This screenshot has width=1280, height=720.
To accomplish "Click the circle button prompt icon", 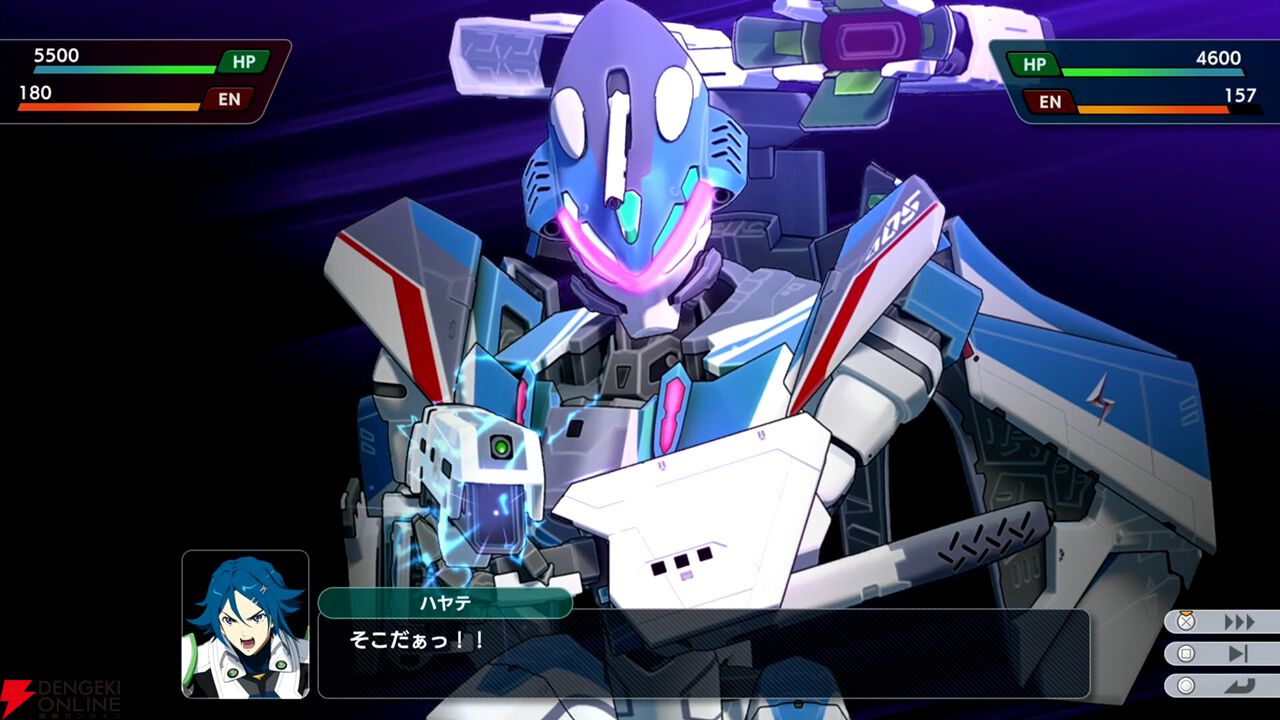I will click(x=1186, y=685).
